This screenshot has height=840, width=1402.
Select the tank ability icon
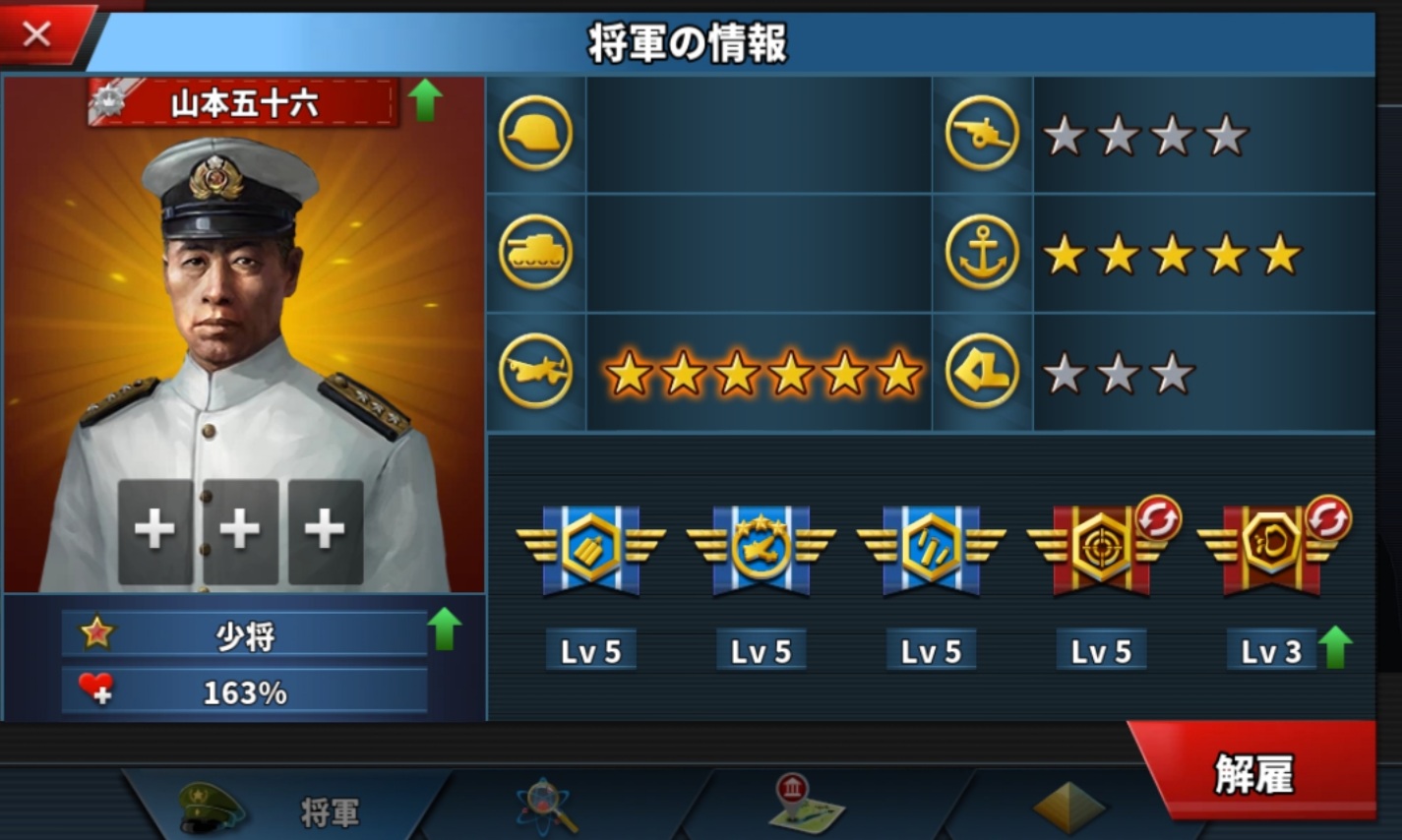534,252
